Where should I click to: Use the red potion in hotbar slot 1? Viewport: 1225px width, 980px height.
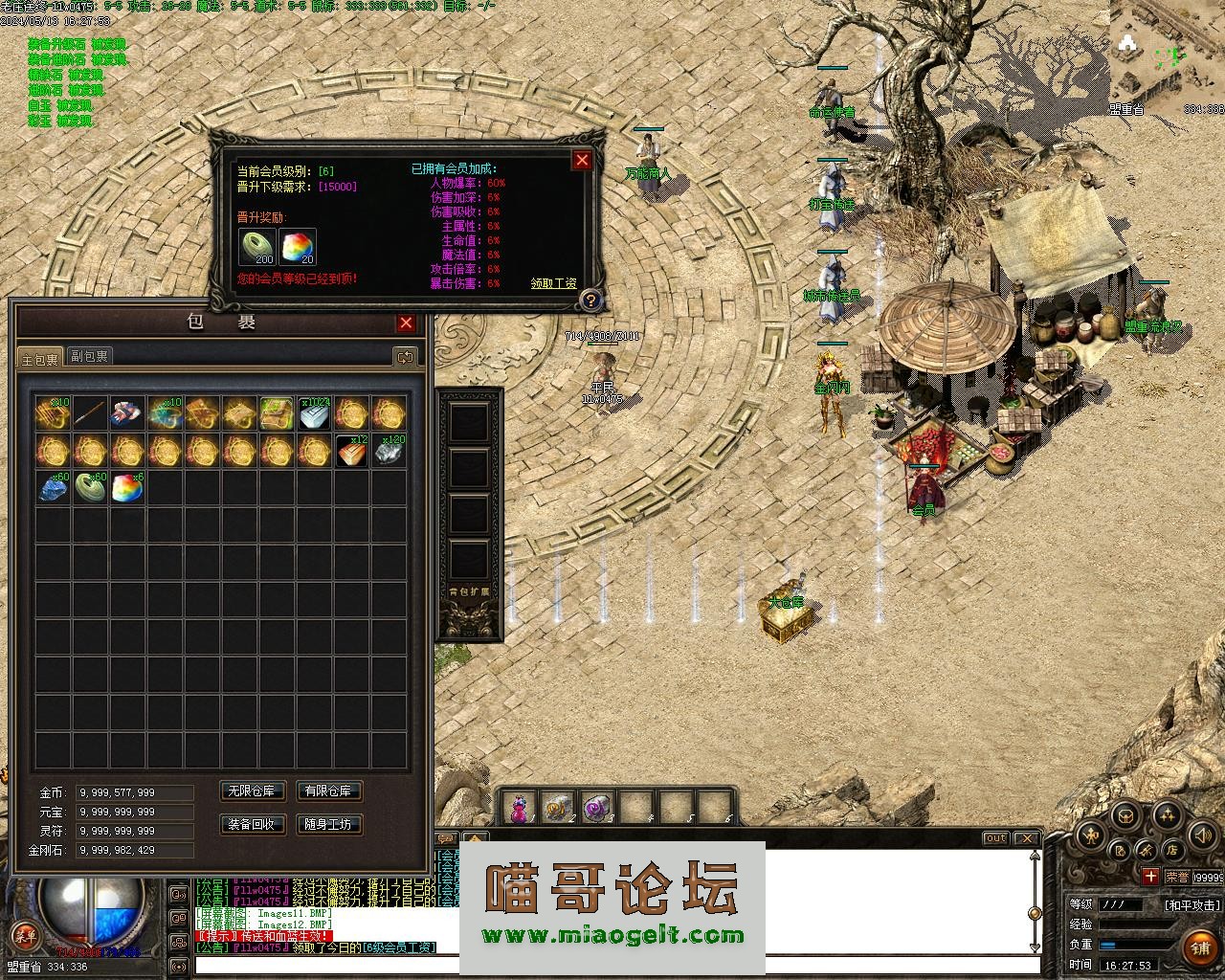pyautogui.click(x=519, y=809)
